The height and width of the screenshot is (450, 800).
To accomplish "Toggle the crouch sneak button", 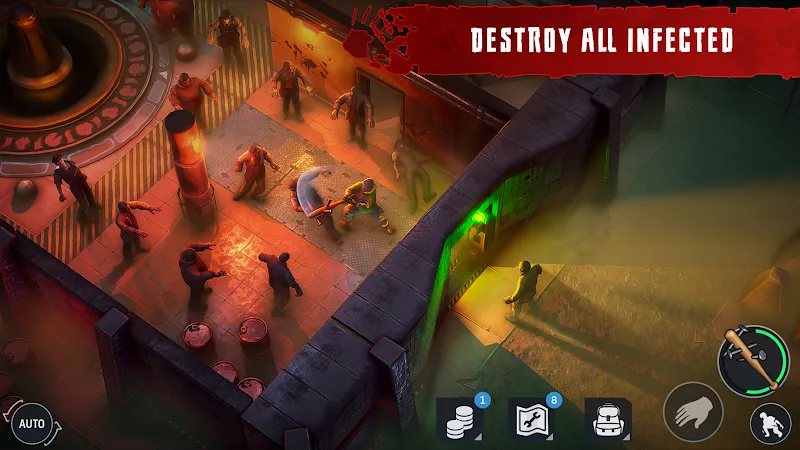I will 770,424.
